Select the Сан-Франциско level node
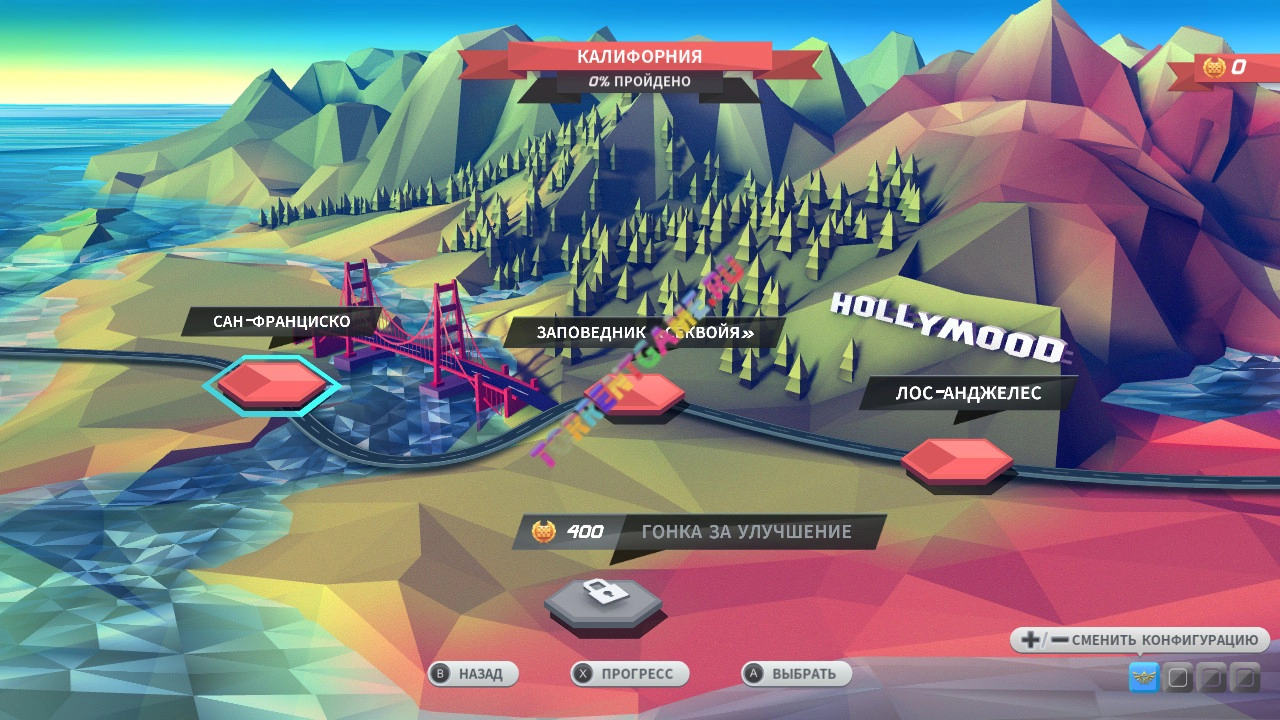The image size is (1280, 720). [x=272, y=383]
